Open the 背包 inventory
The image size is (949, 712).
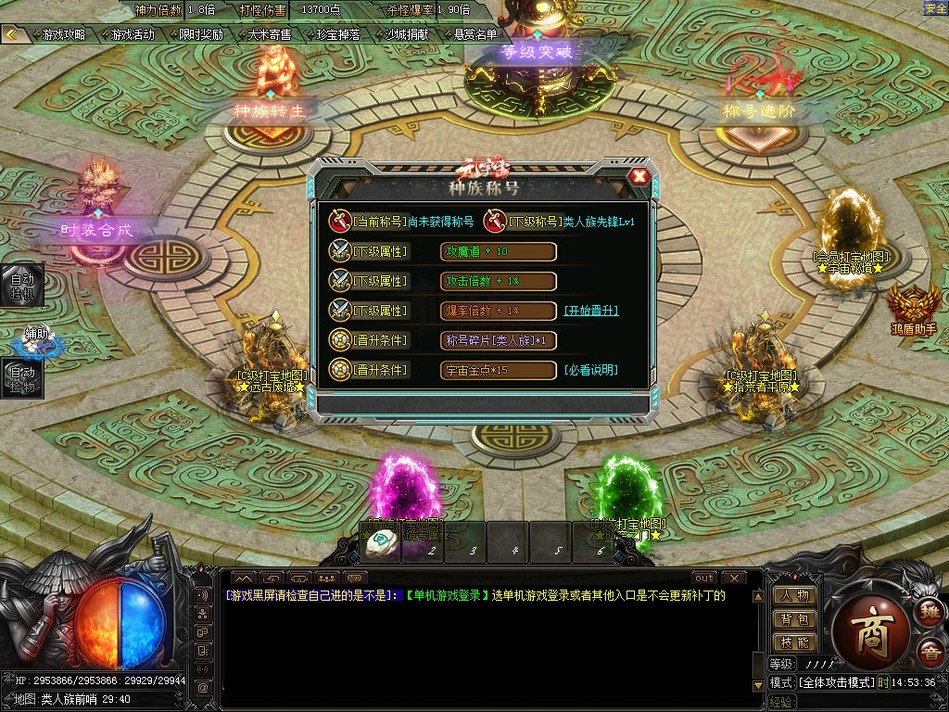(x=795, y=619)
